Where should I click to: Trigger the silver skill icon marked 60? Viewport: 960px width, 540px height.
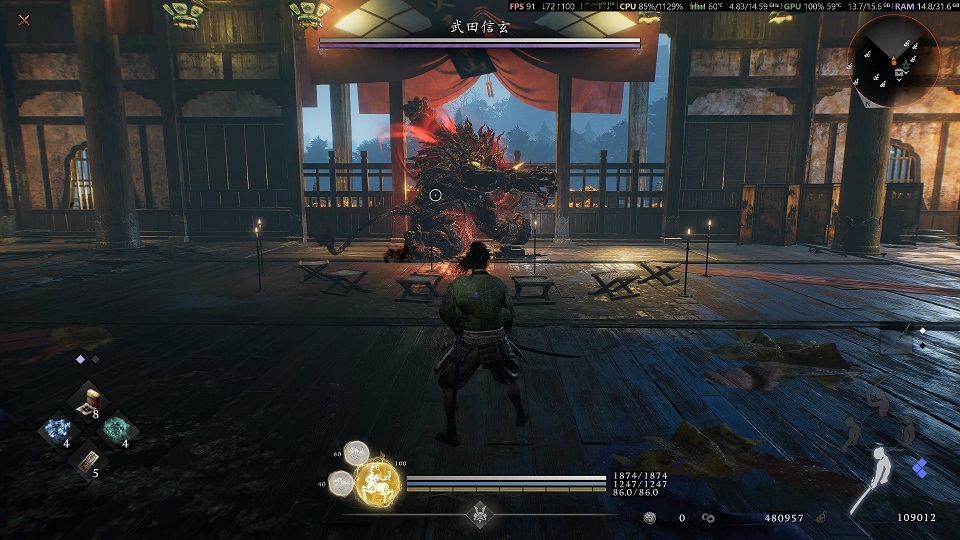tap(357, 454)
